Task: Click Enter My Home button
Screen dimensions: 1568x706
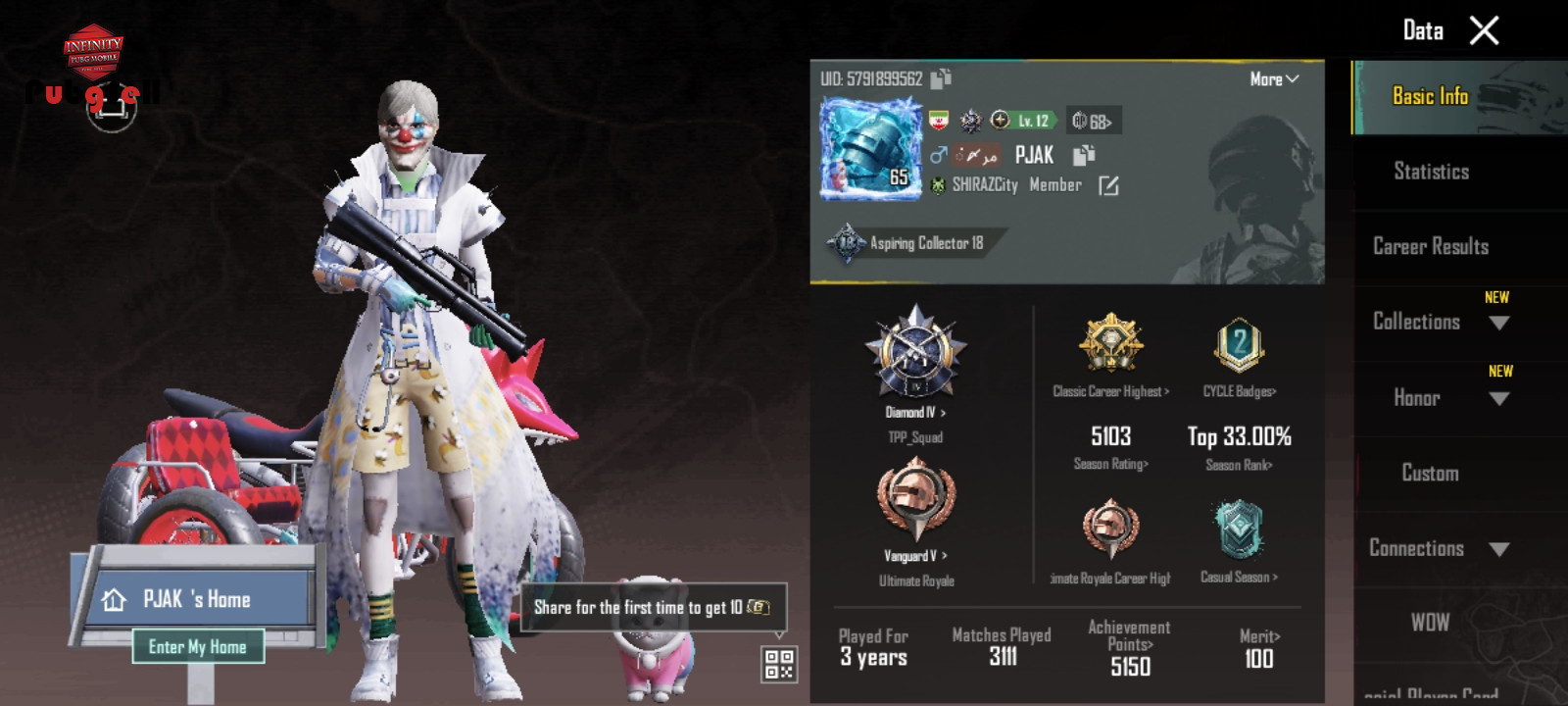Action: coord(198,646)
